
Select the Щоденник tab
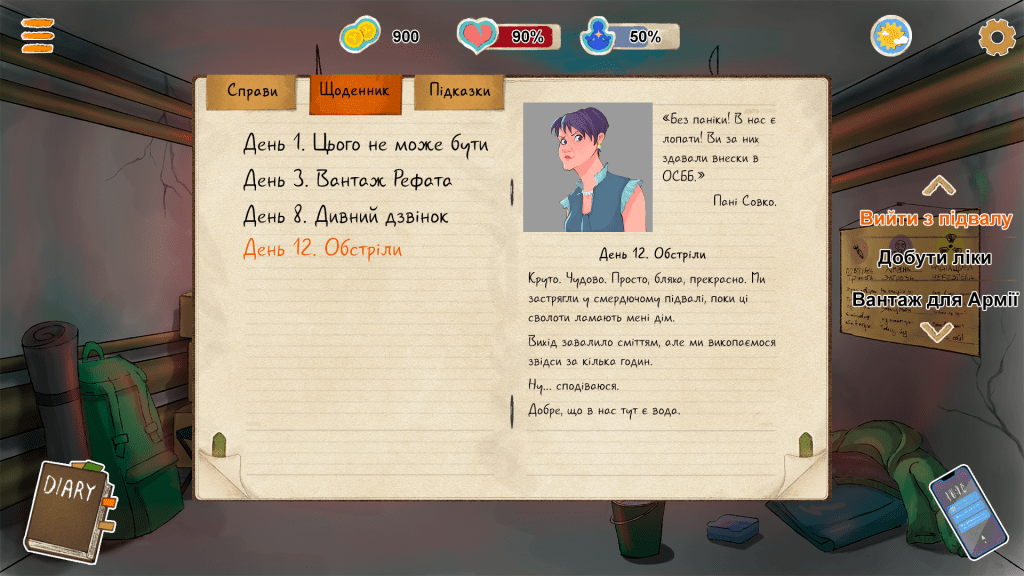coord(354,91)
